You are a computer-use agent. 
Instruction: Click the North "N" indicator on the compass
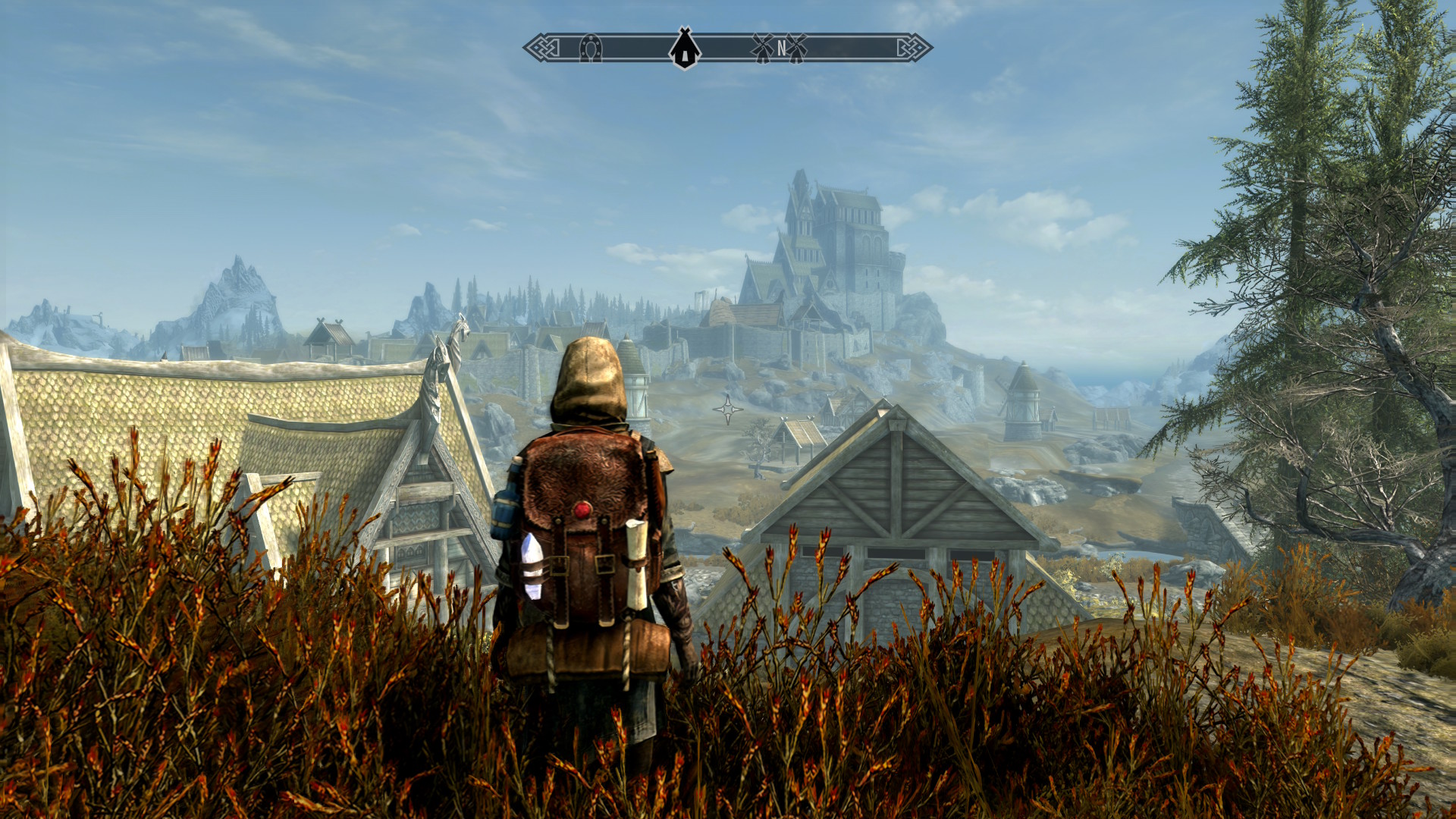pyautogui.click(x=781, y=49)
